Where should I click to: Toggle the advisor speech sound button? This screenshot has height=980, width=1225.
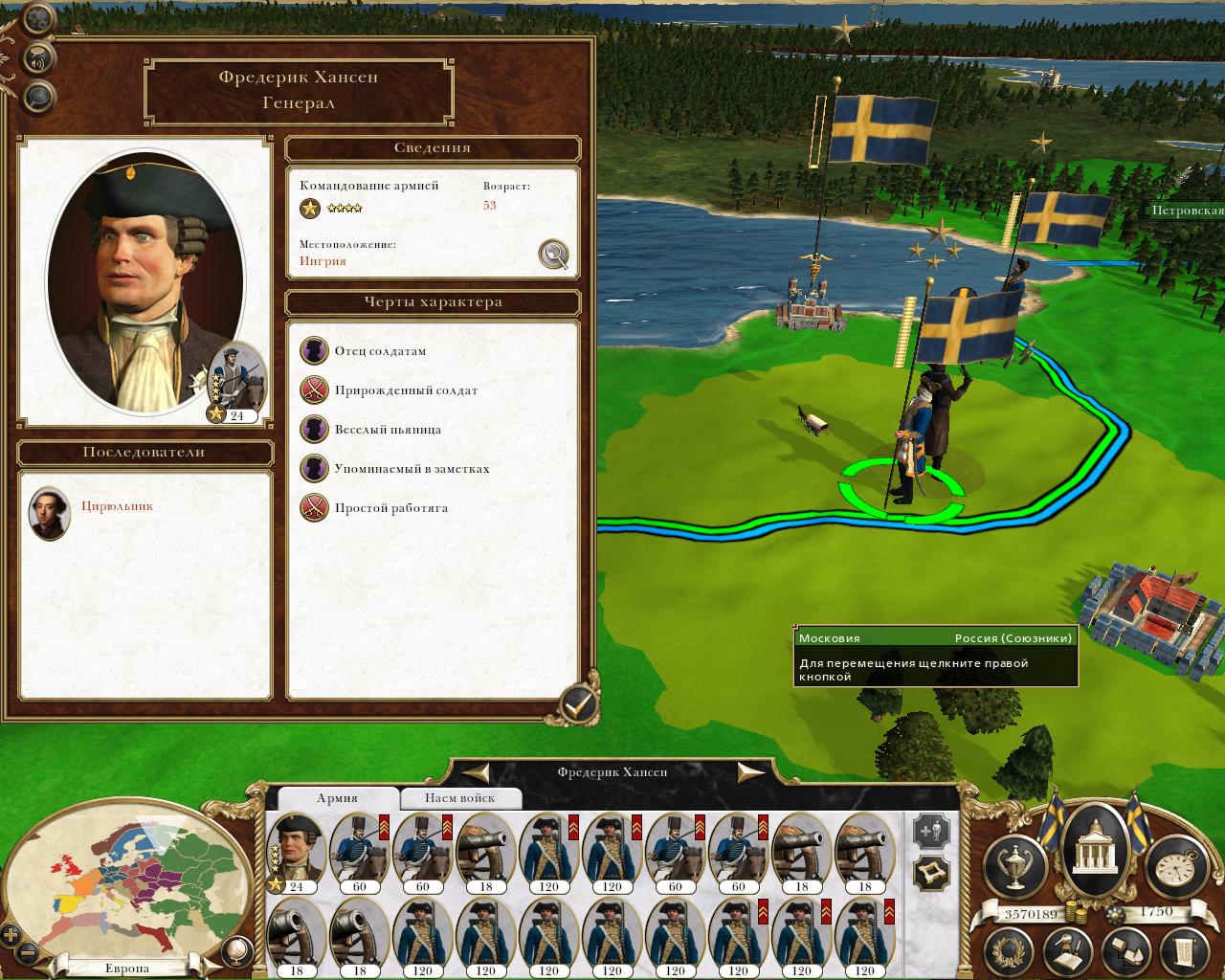click(38, 57)
